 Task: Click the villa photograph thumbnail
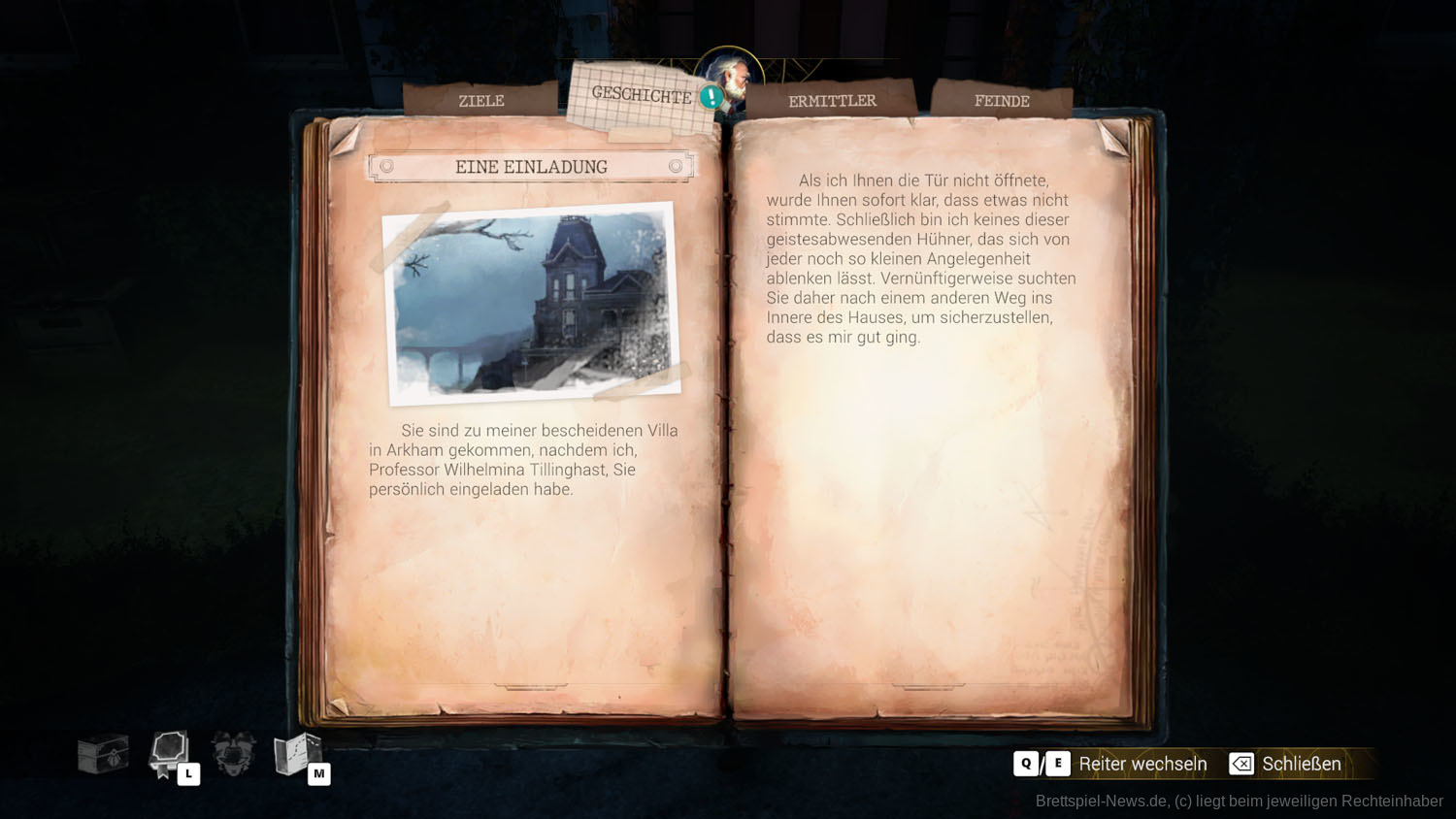coord(532,303)
